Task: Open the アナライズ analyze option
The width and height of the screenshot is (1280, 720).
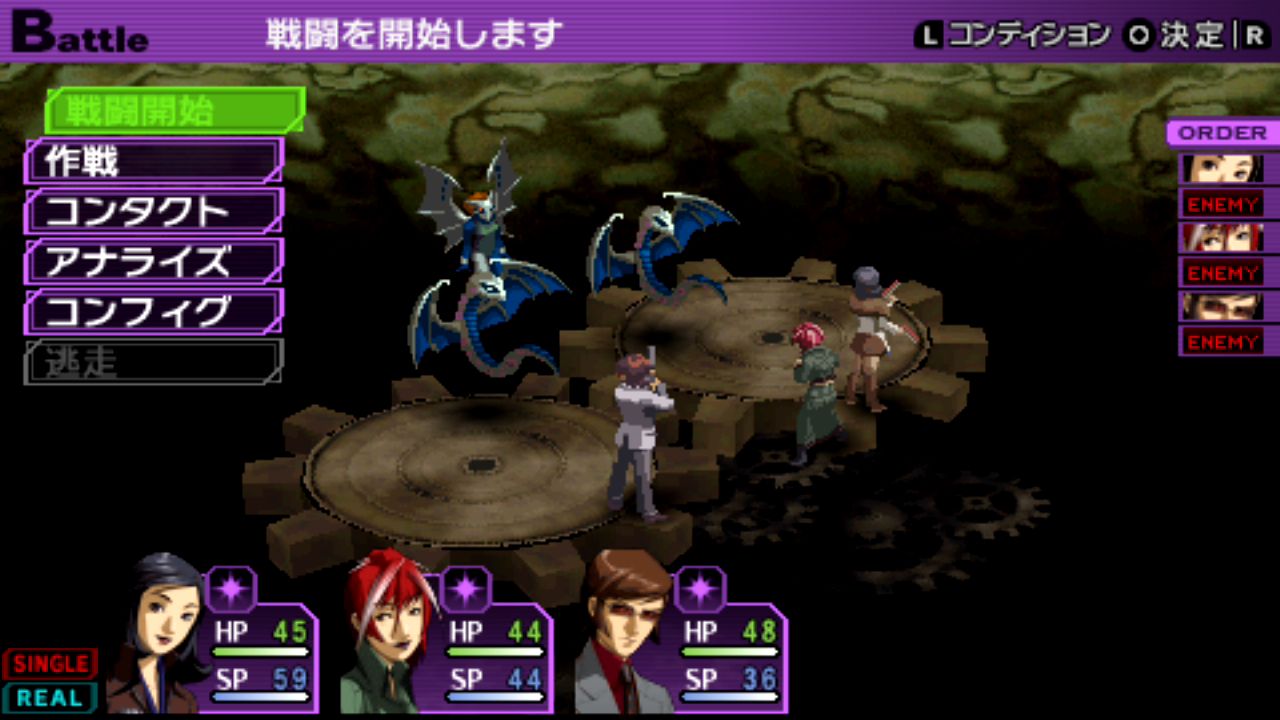Action: tap(155, 261)
